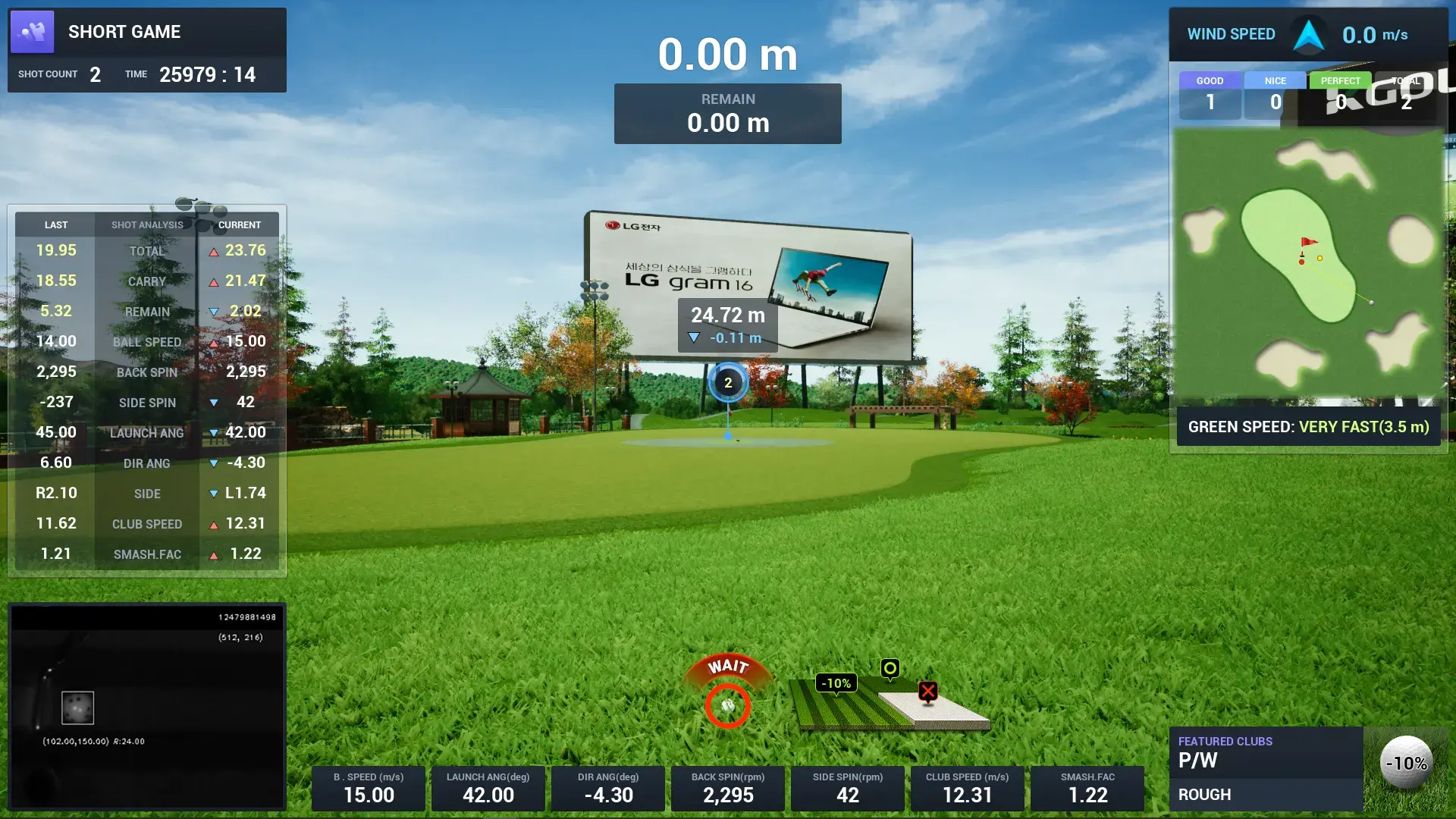Click the GREEN SPEED VERY FAST label
The width and height of the screenshot is (1456, 819).
[1307, 427]
